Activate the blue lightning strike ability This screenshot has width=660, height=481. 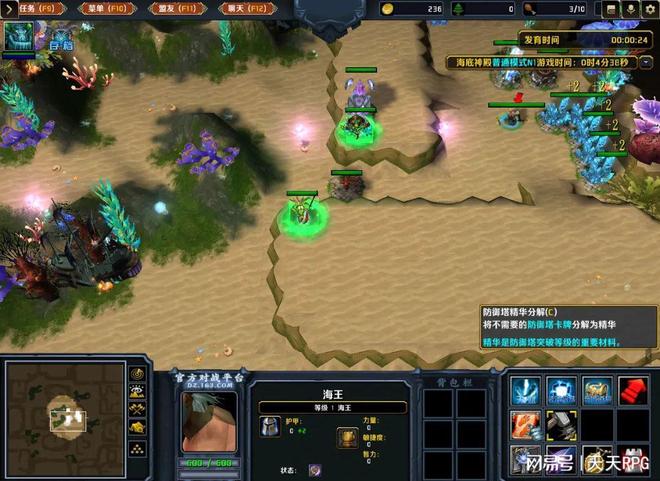[x=527, y=390]
